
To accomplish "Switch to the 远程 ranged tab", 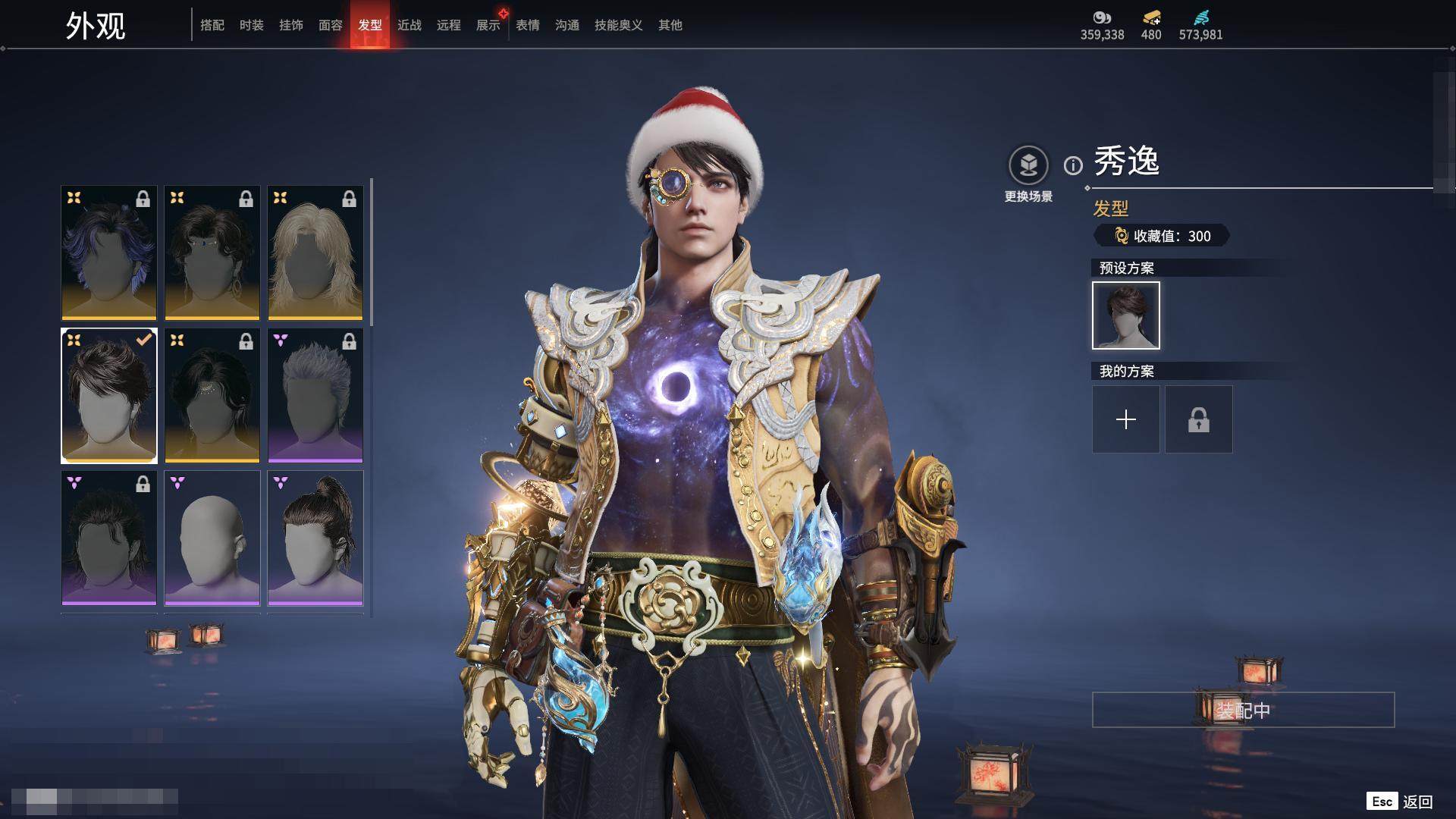I will (x=449, y=25).
